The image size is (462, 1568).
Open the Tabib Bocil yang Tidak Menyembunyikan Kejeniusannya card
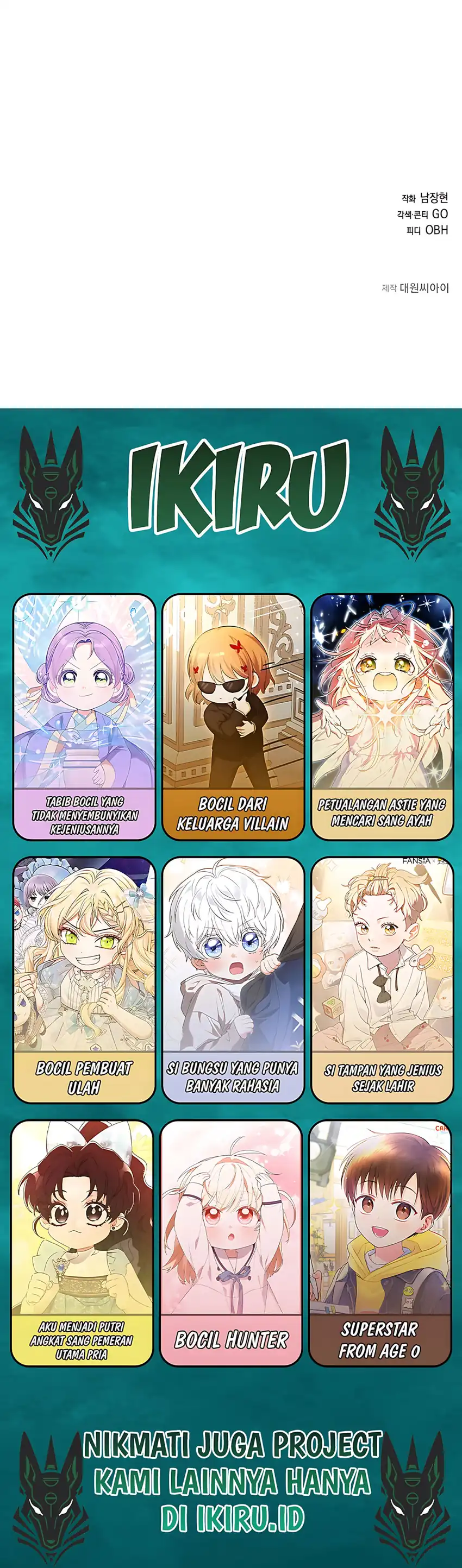pyautogui.click(x=84, y=716)
